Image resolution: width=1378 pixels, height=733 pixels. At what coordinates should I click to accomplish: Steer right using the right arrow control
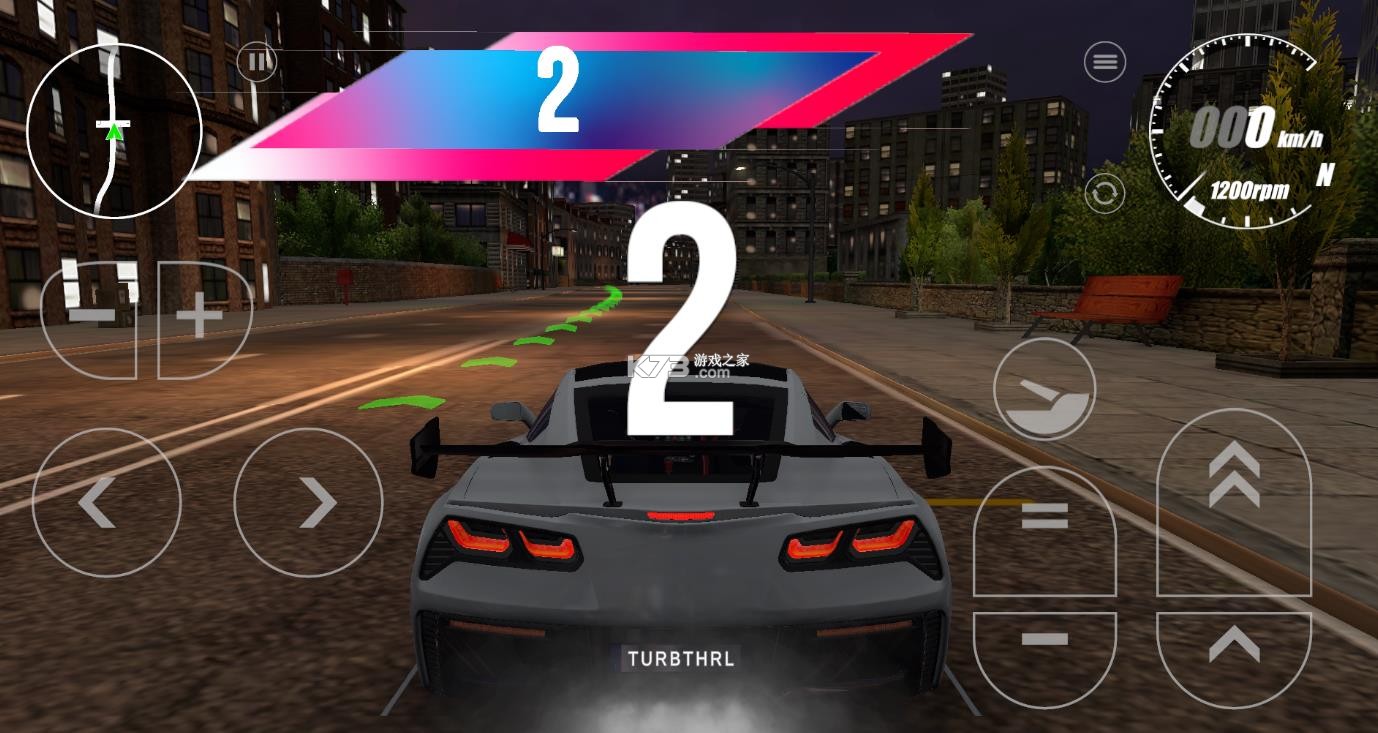click(x=307, y=504)
